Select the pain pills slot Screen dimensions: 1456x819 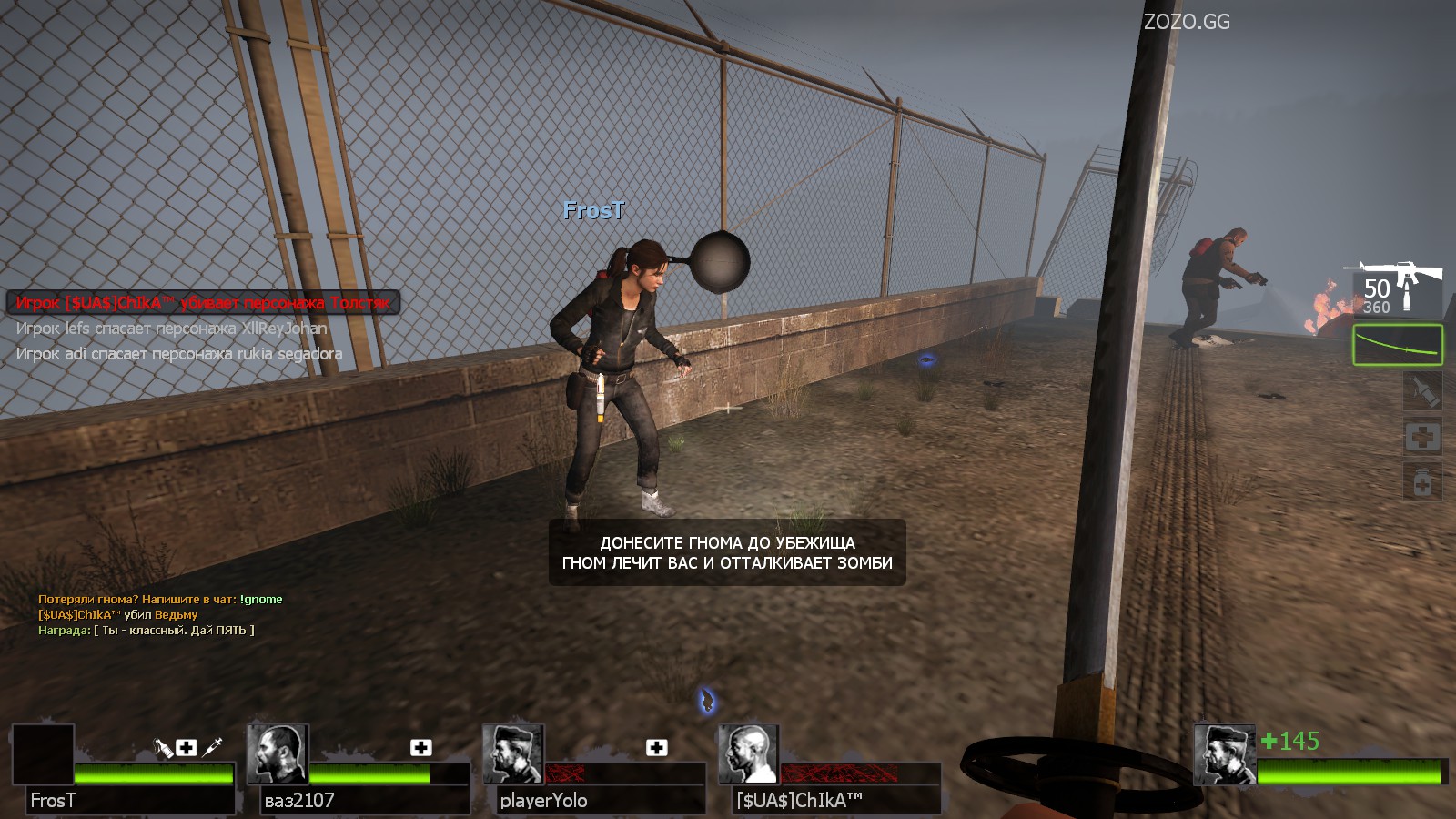click(x=1422, y=481)
